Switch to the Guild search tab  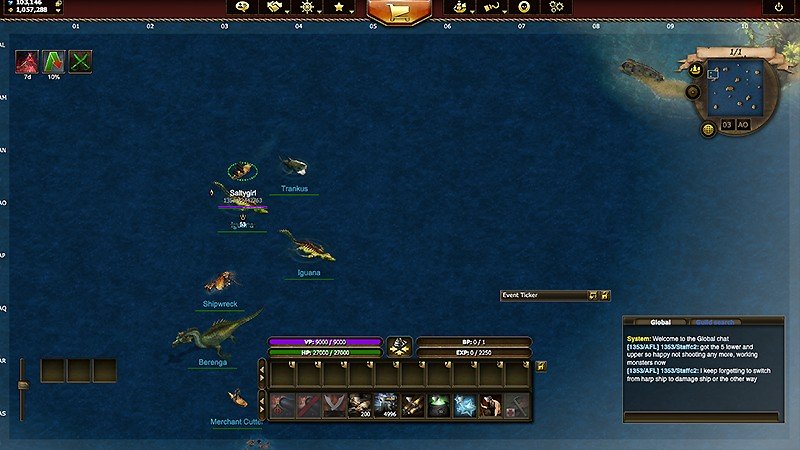[716, 322]
